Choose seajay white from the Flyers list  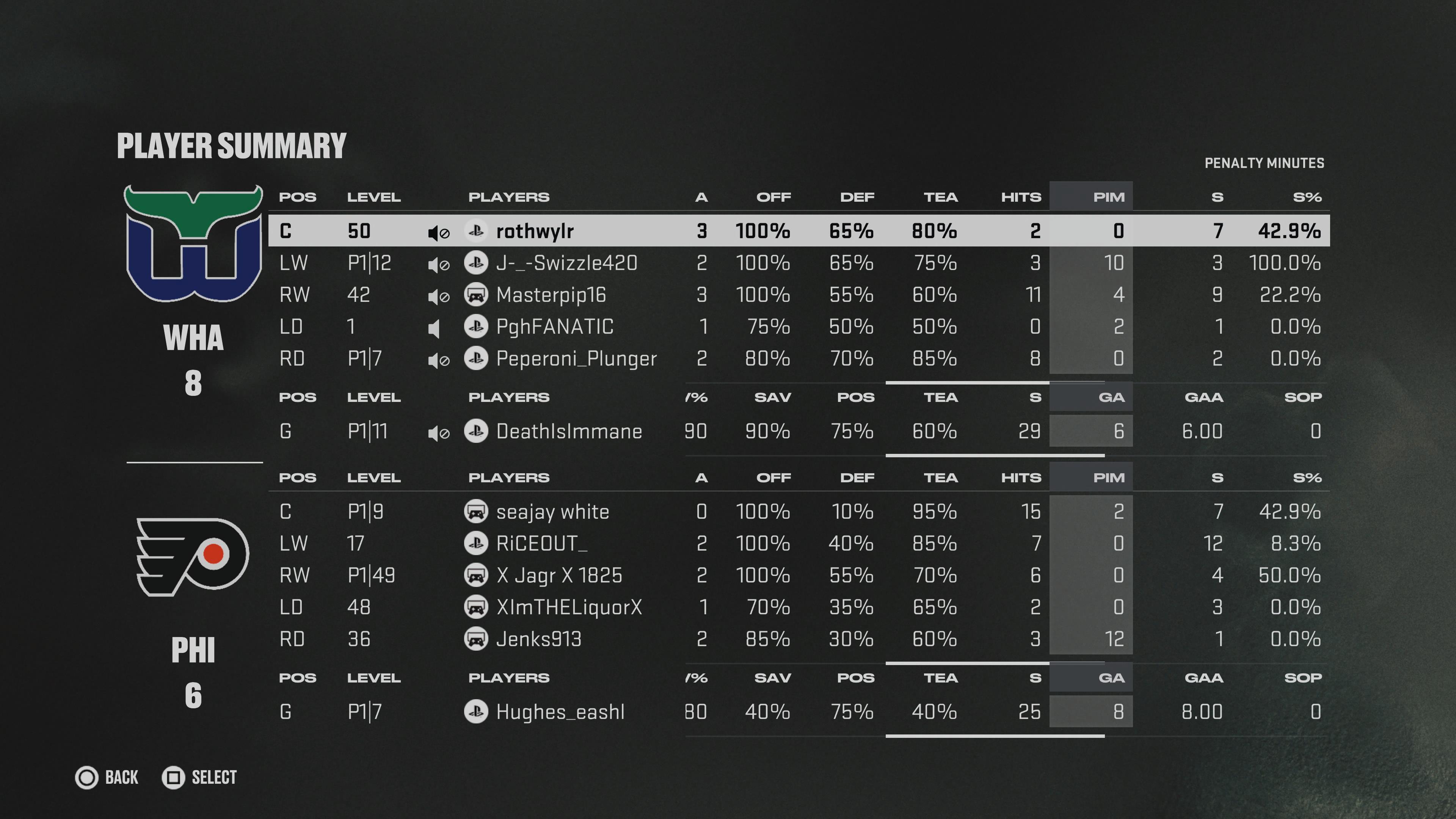point(552,511)
